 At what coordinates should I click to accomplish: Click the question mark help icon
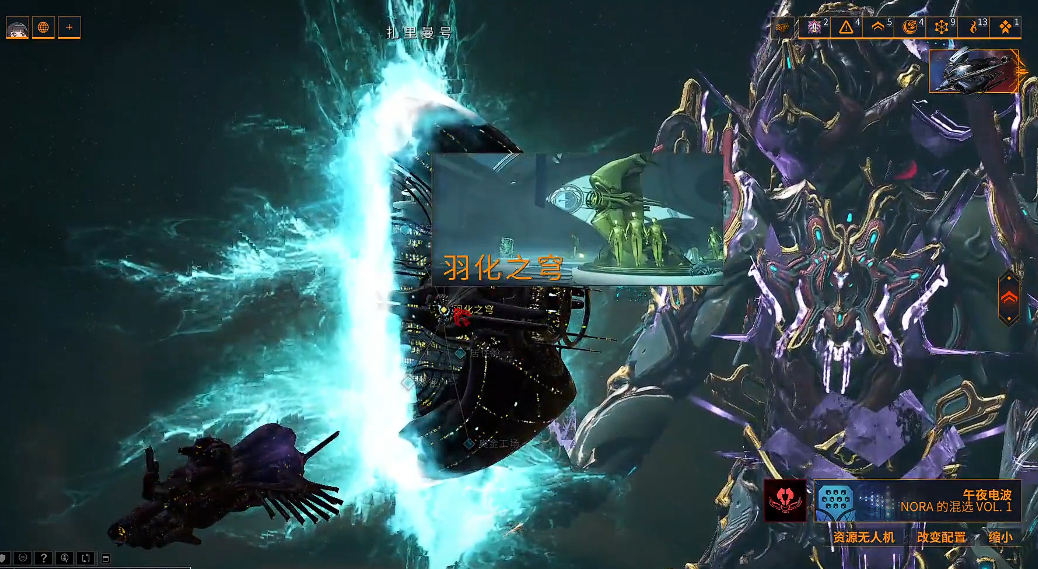coord(43,558)
